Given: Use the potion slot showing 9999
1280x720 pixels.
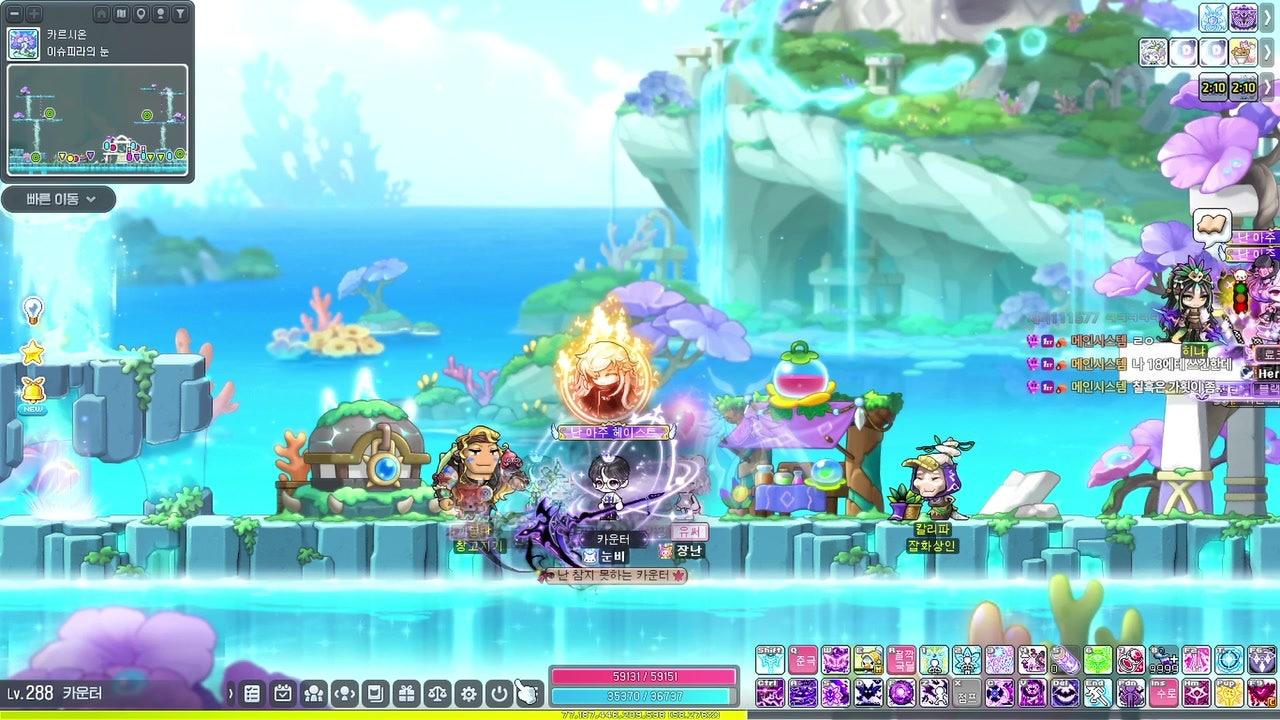Looking at the screenshot, I should pyautogui.click(x=1164, y=660).
